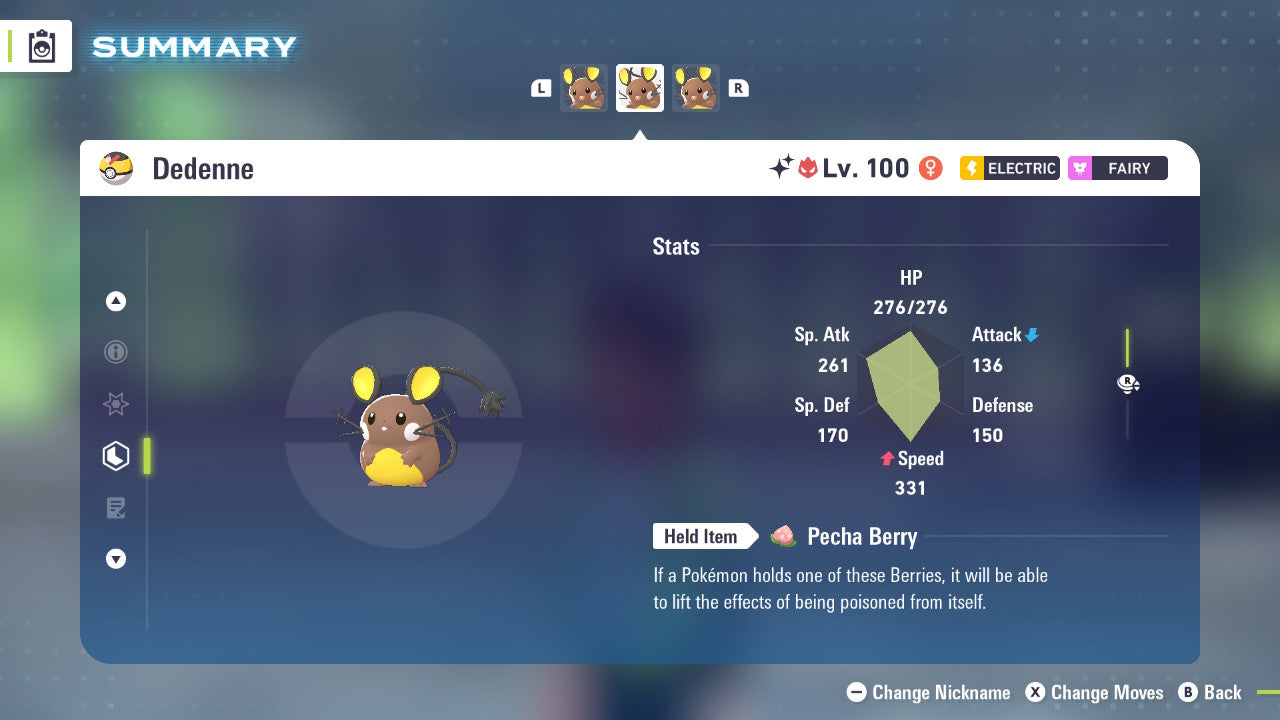Switch to the previous Pokémon via the L tab
Viewport: 1280px width, 720px height.
click(540, 88)
